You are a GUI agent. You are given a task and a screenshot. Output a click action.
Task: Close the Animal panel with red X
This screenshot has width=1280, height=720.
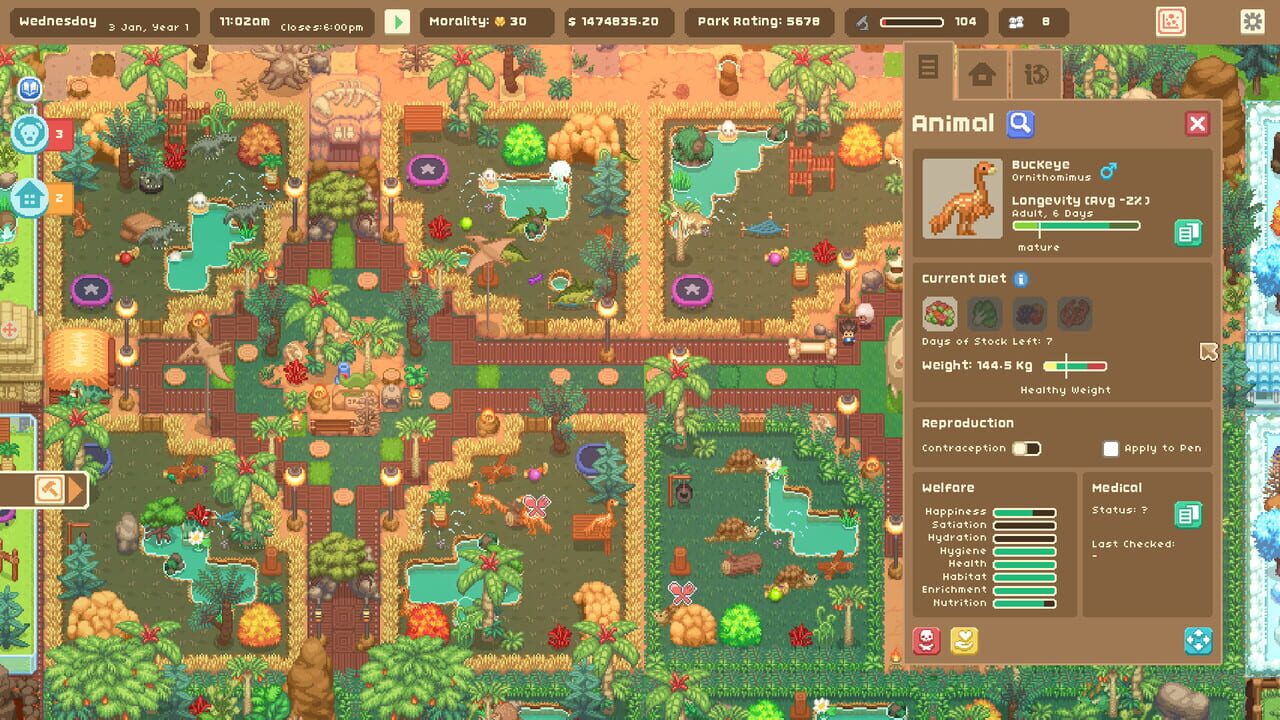coord(1197,123)
